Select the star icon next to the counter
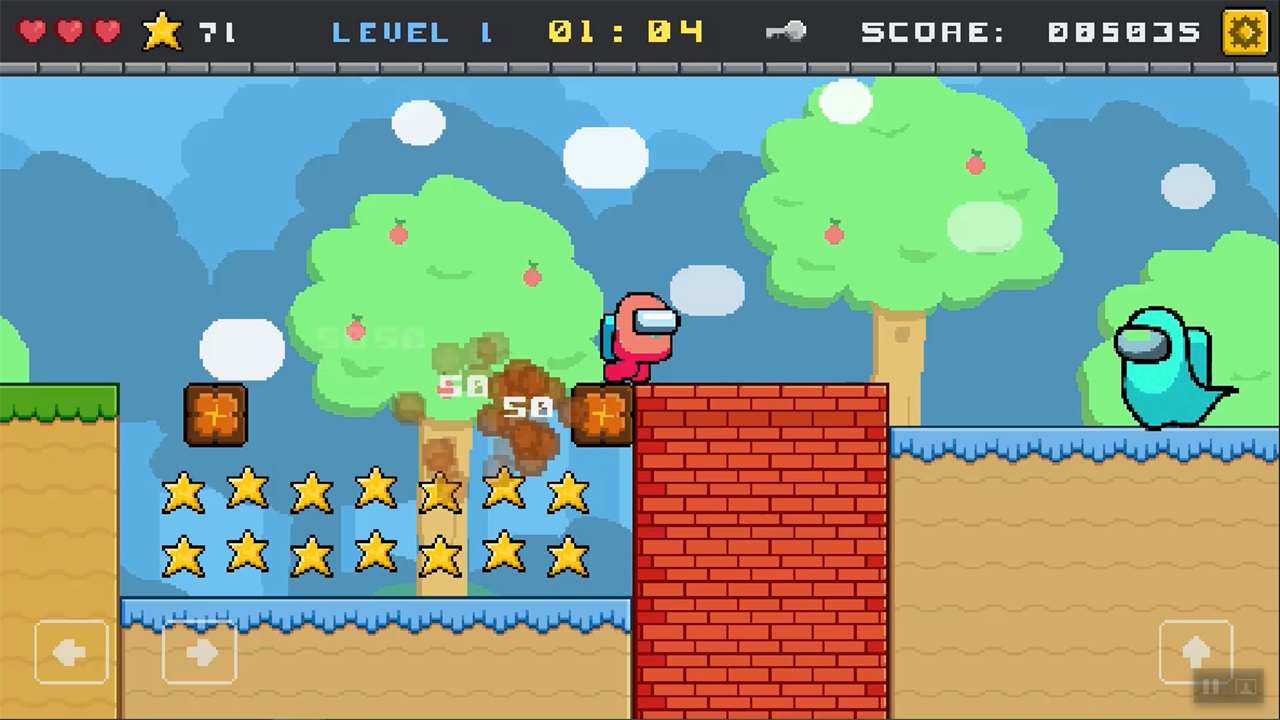The image size is (1280, 720). click(161, 31)
